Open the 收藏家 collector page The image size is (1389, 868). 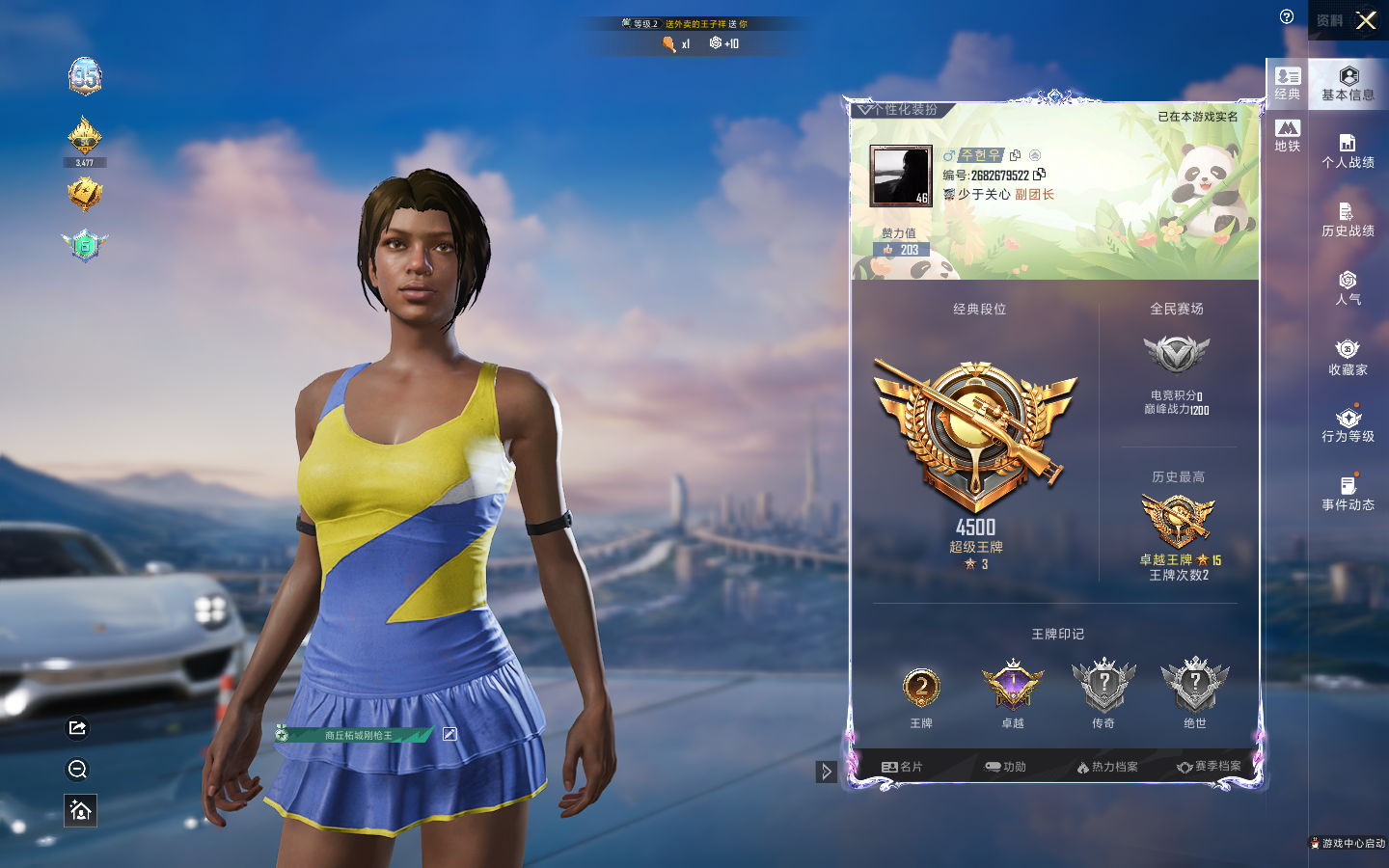(x=1348, y=357)
